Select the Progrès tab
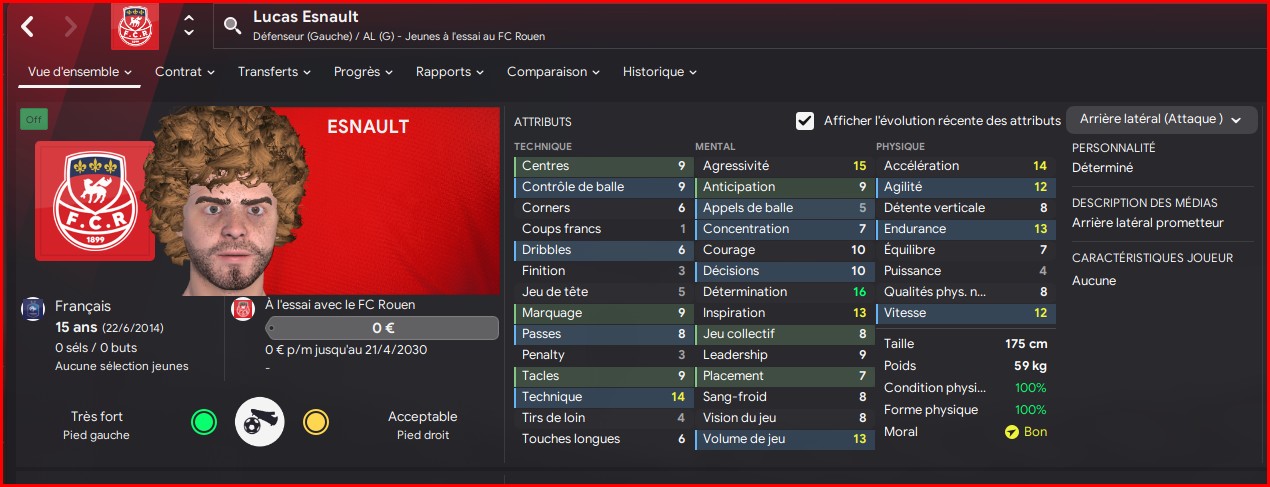 (363, 72)
